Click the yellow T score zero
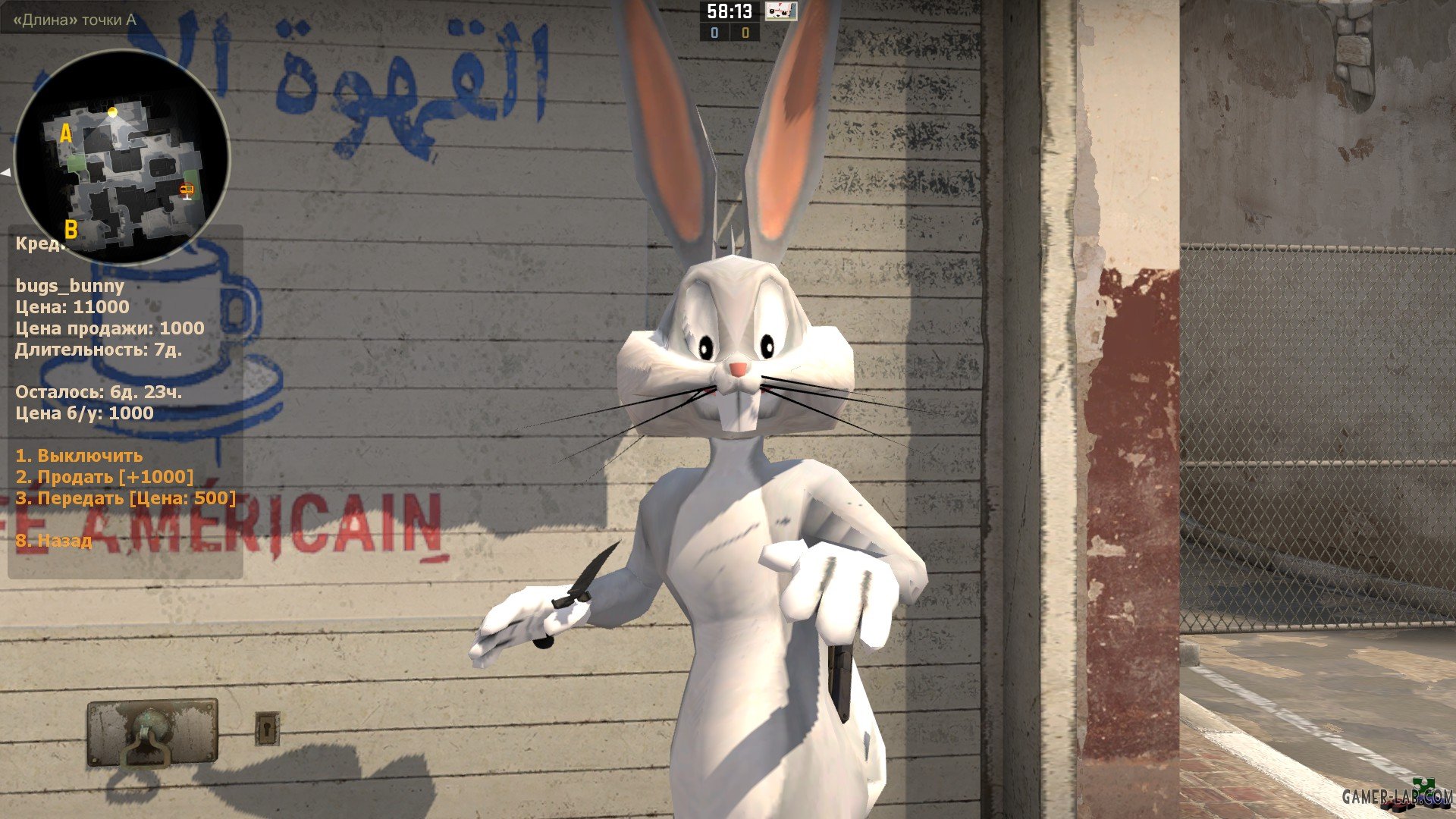The image size is (1456, 819). click(745, 33)
